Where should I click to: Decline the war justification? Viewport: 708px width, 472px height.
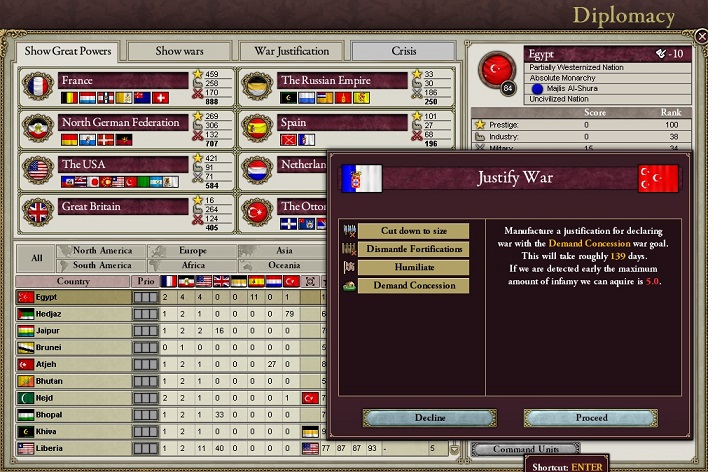(430, 417)
